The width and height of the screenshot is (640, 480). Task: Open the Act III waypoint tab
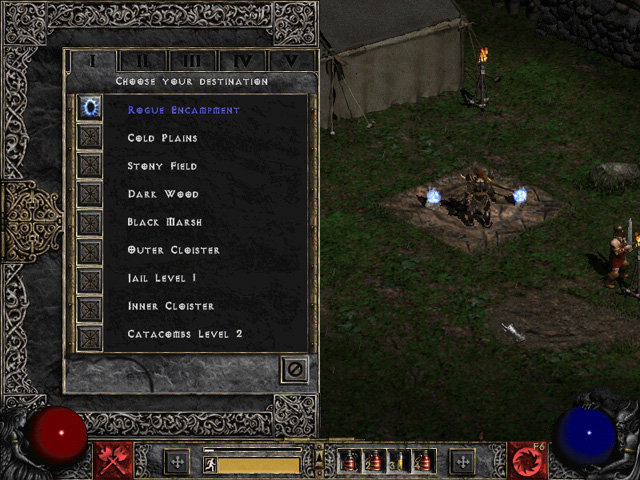tap(193, 61)
